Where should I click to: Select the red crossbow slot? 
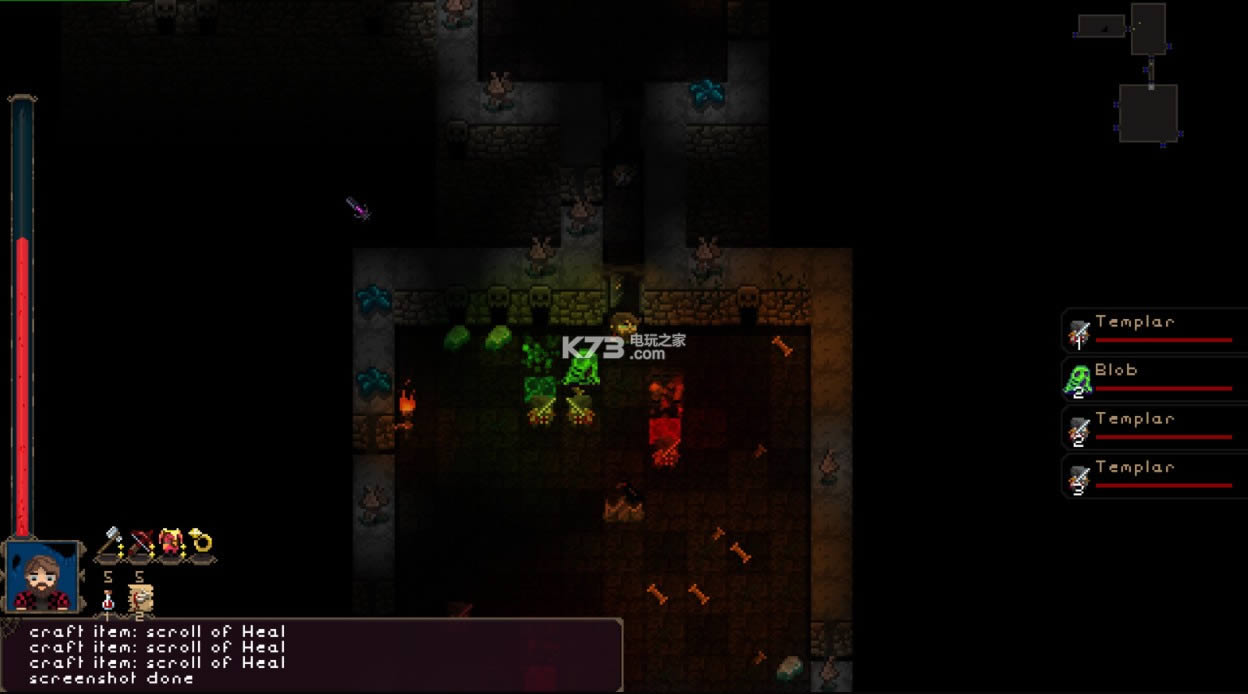(141, 543)
